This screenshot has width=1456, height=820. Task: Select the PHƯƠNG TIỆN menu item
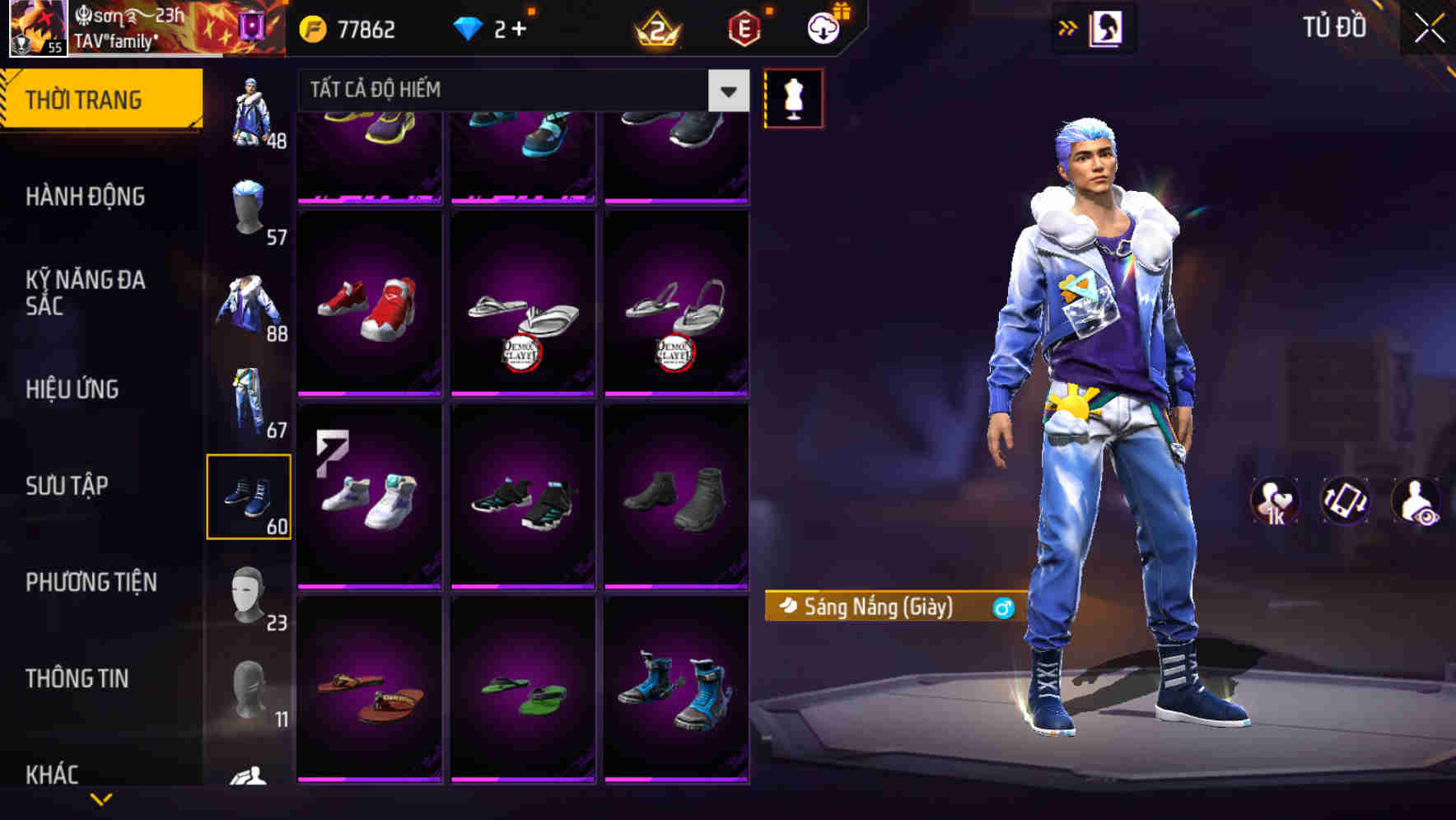[x=91, y=582]
